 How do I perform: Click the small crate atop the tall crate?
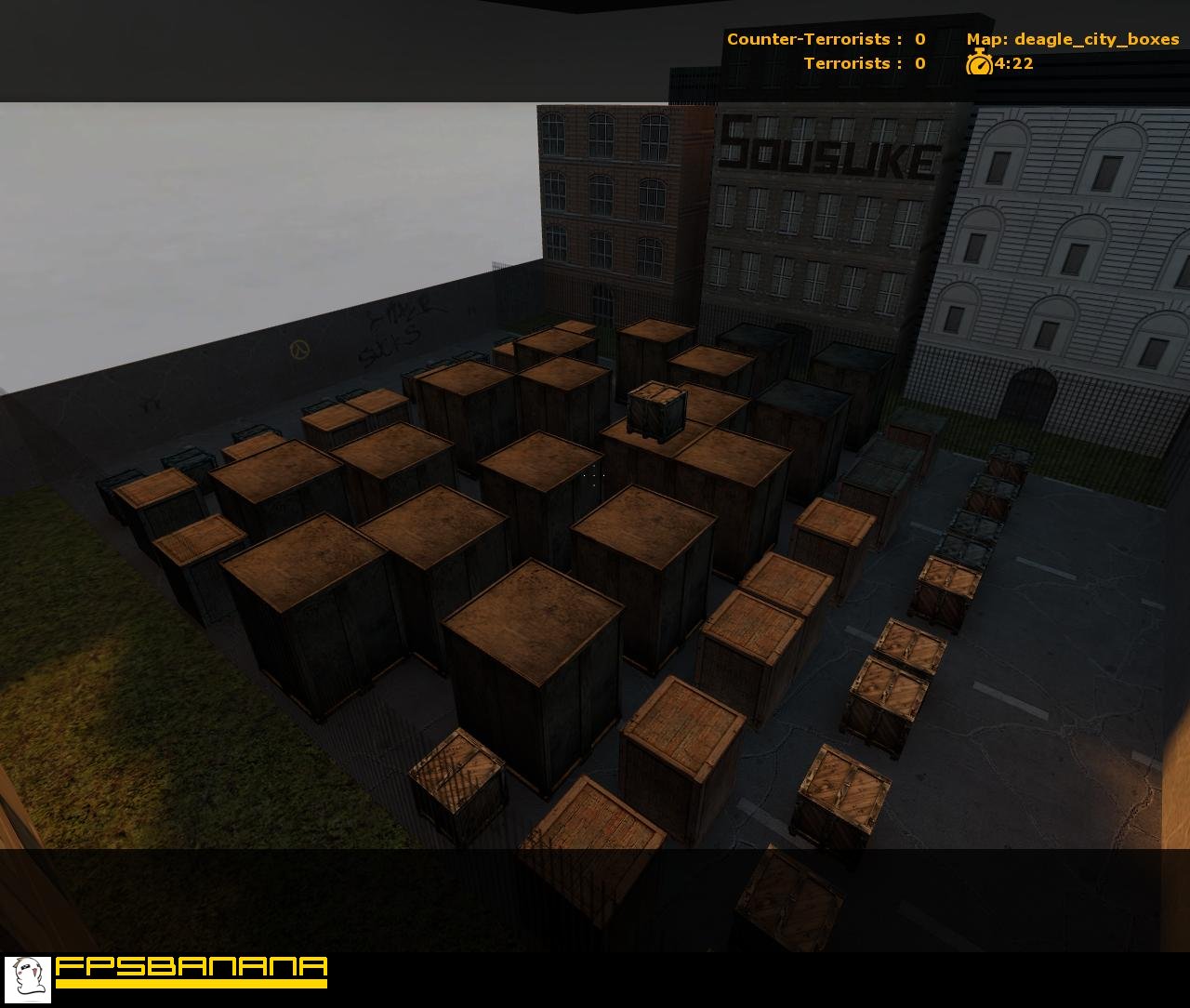pyautogui.click(x=656, y=412)
